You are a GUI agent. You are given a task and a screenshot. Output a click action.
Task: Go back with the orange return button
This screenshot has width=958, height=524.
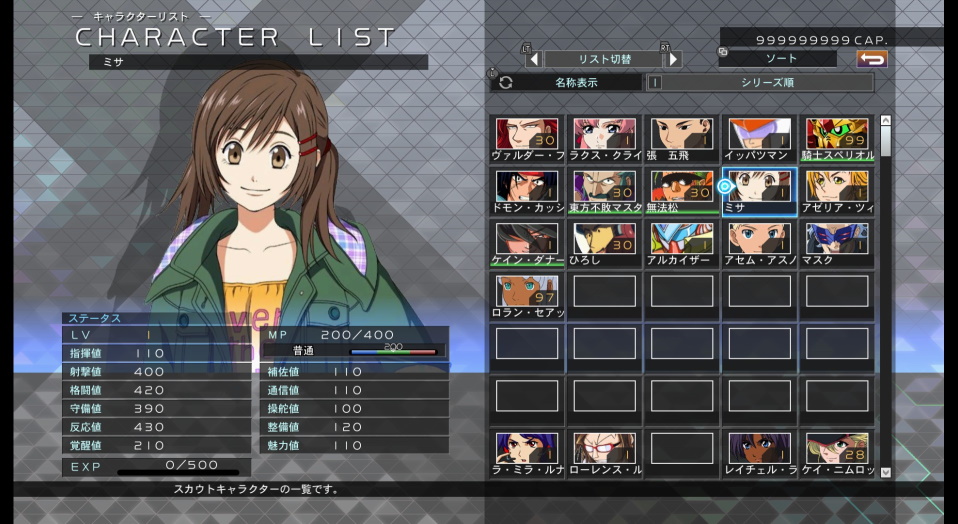(x=872, y=59)
